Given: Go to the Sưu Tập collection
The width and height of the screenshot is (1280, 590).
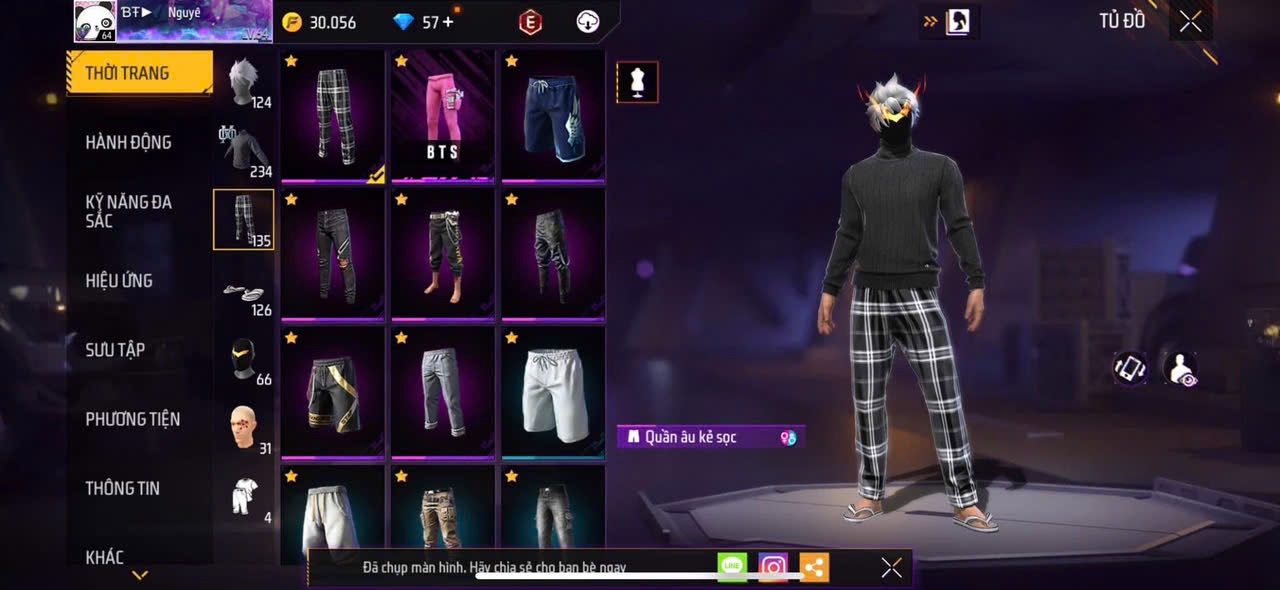Looking at the screenshot, I should tap(115, 350).
